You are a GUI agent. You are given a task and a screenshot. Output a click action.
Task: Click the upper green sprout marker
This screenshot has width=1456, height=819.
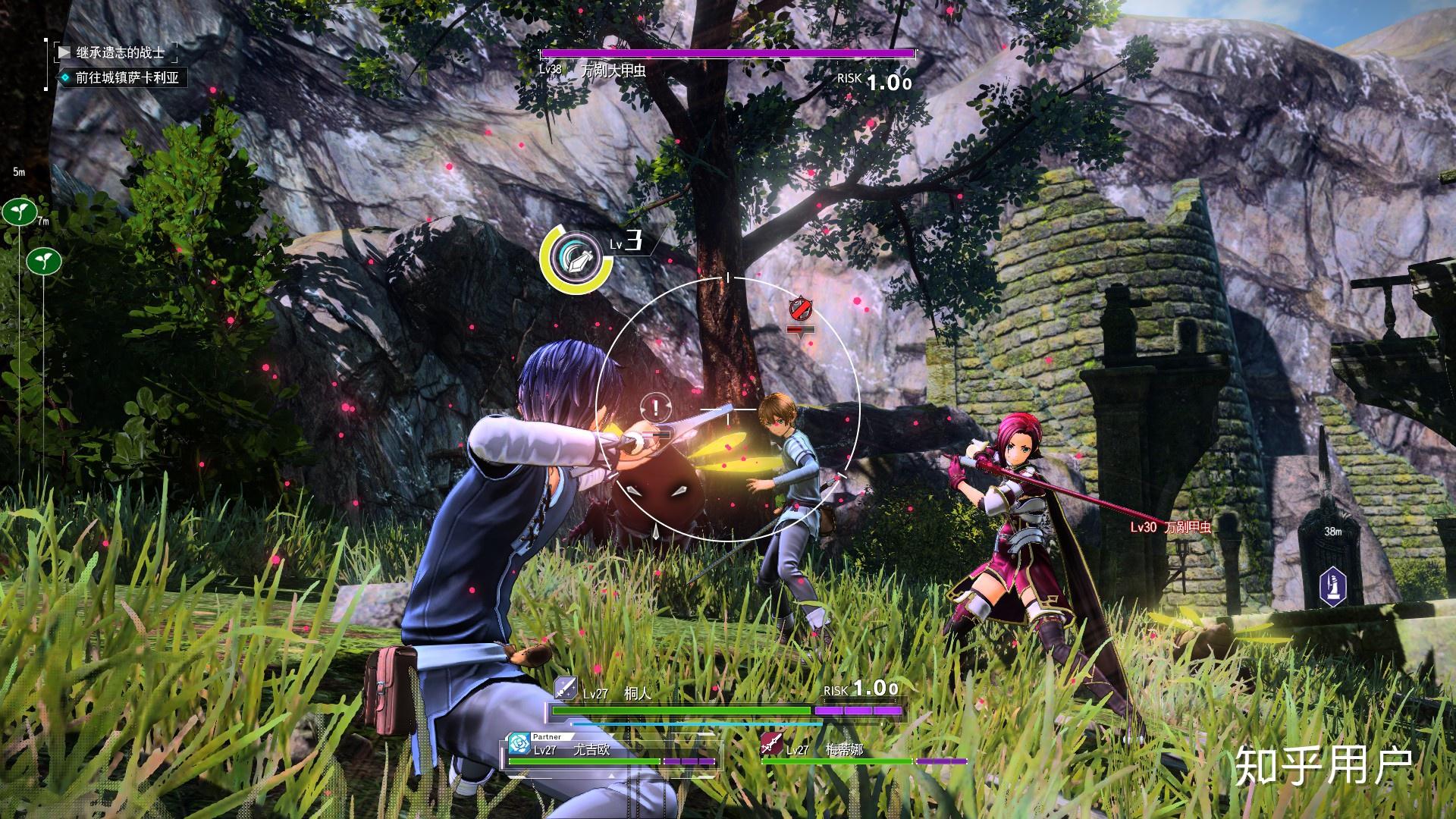(x=20, y=211)
